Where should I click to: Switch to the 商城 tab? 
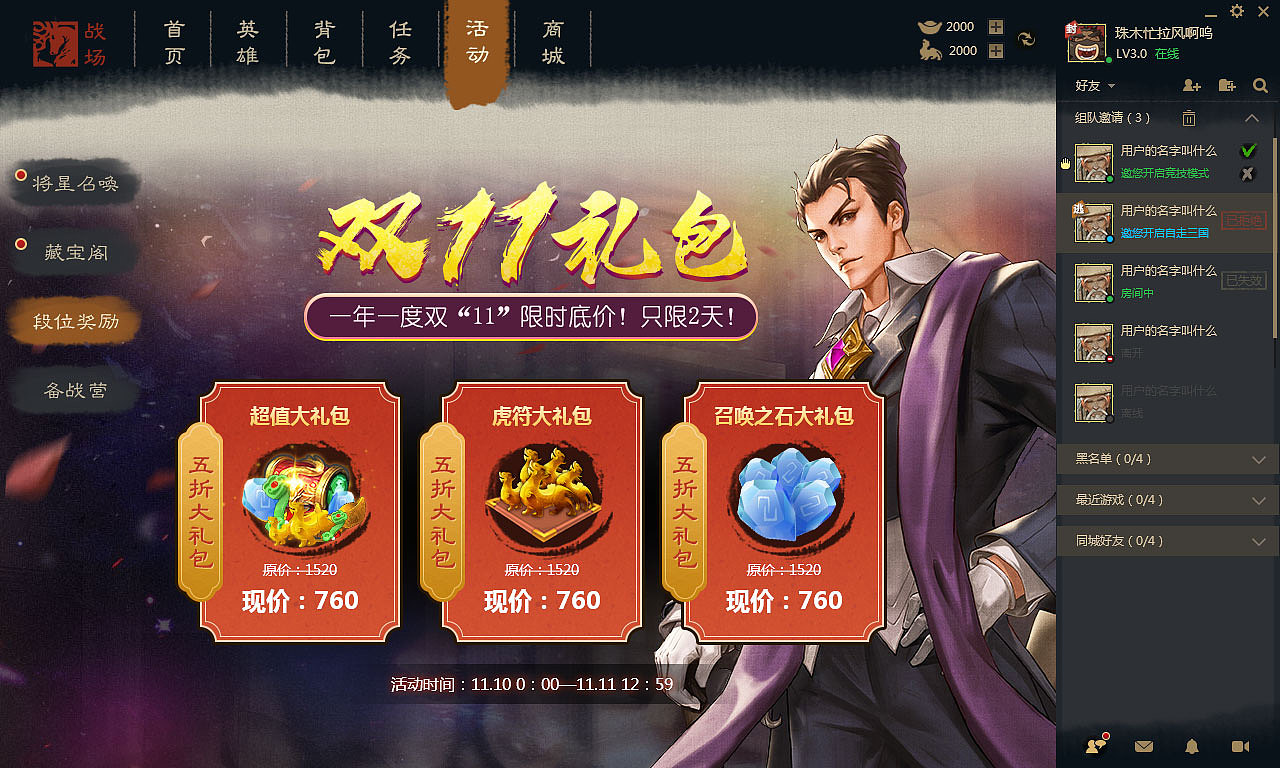tap(553, 40)
